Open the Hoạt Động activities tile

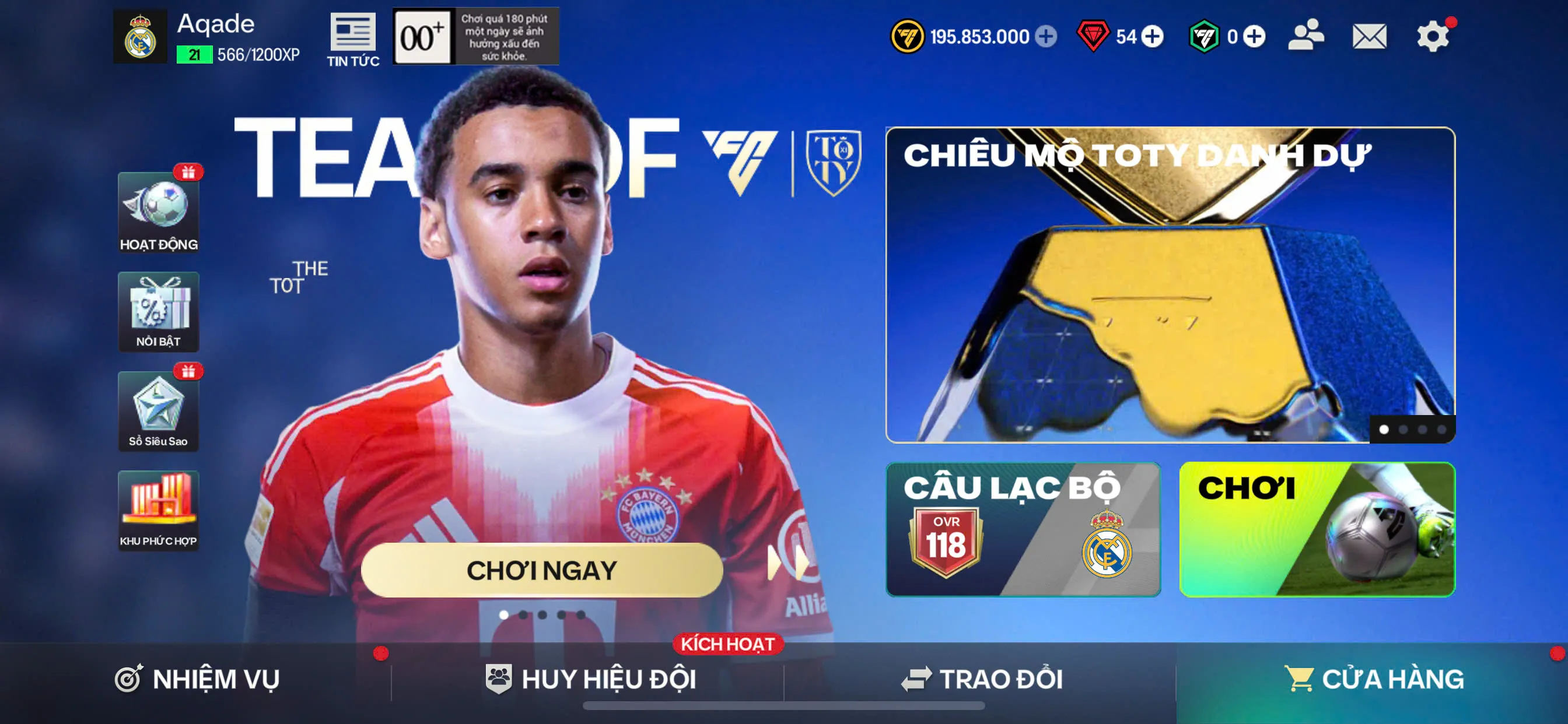[x=158, y=212]
